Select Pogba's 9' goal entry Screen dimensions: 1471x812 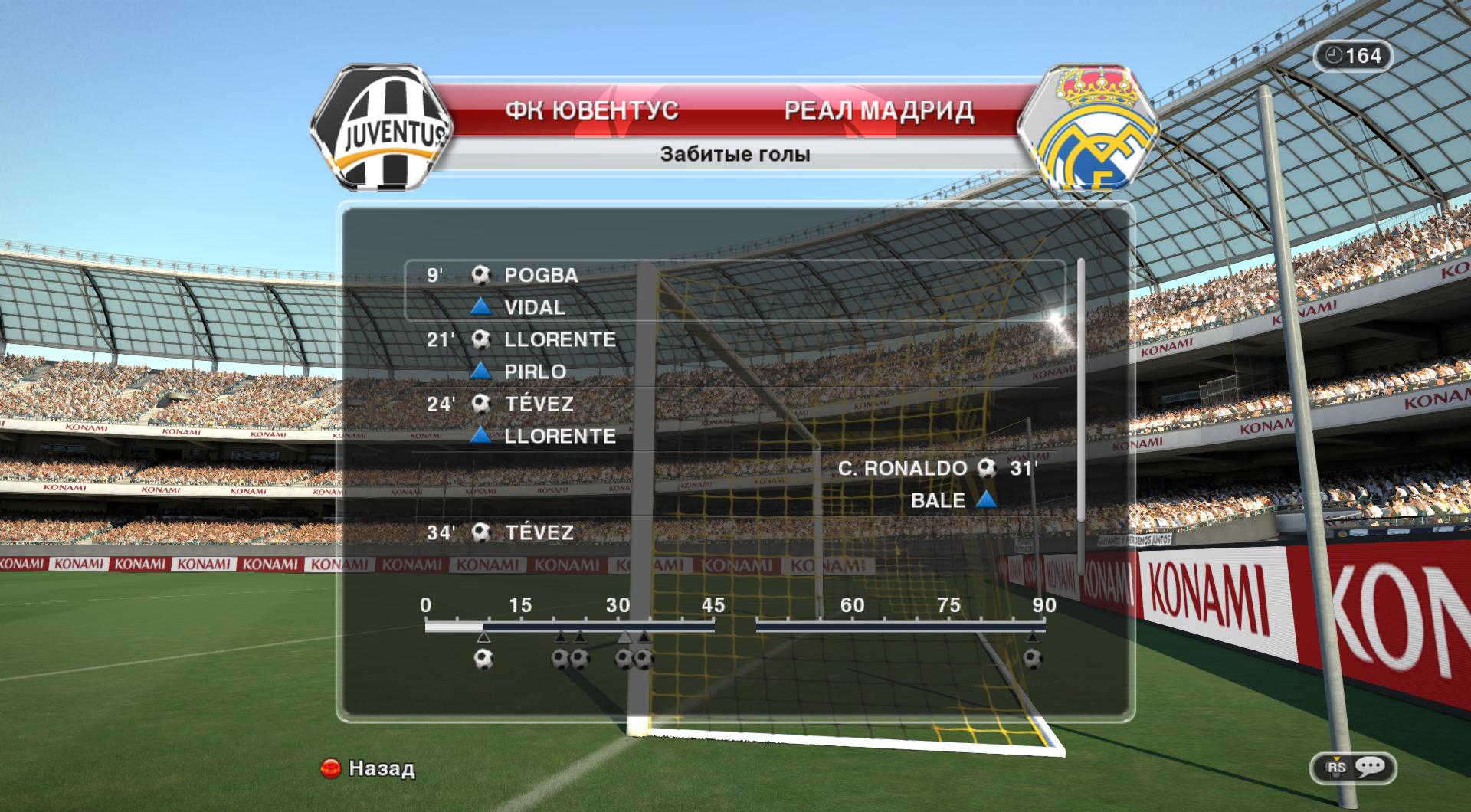540,275
